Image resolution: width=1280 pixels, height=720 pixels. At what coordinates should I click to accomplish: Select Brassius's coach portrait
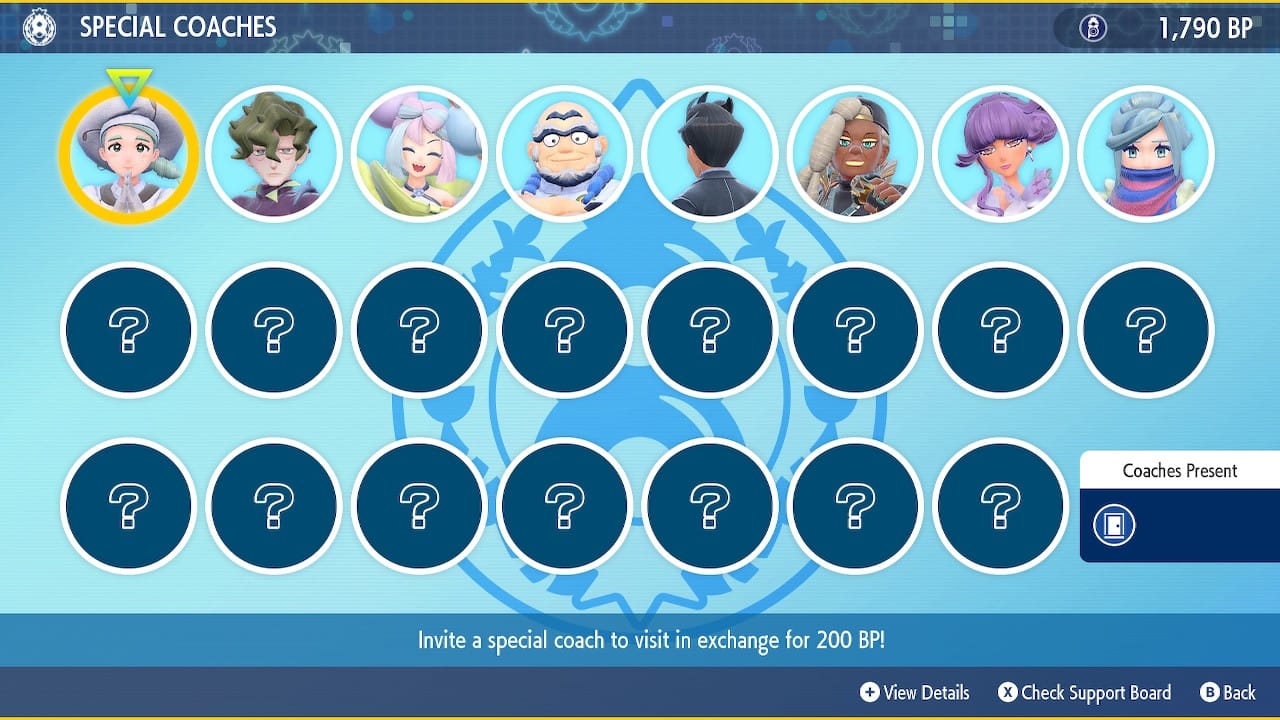[273, 153]
